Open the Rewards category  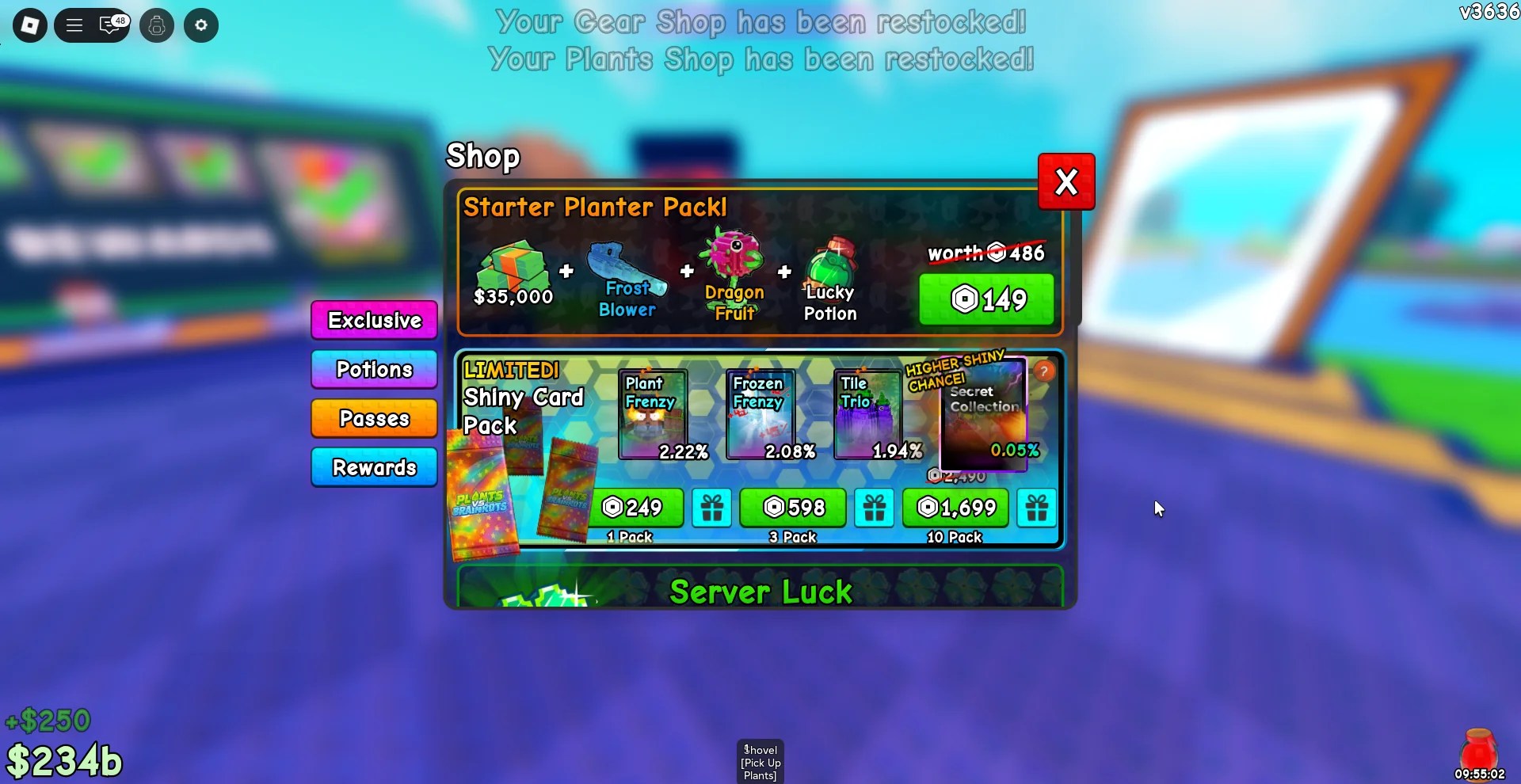pos(373,467)
